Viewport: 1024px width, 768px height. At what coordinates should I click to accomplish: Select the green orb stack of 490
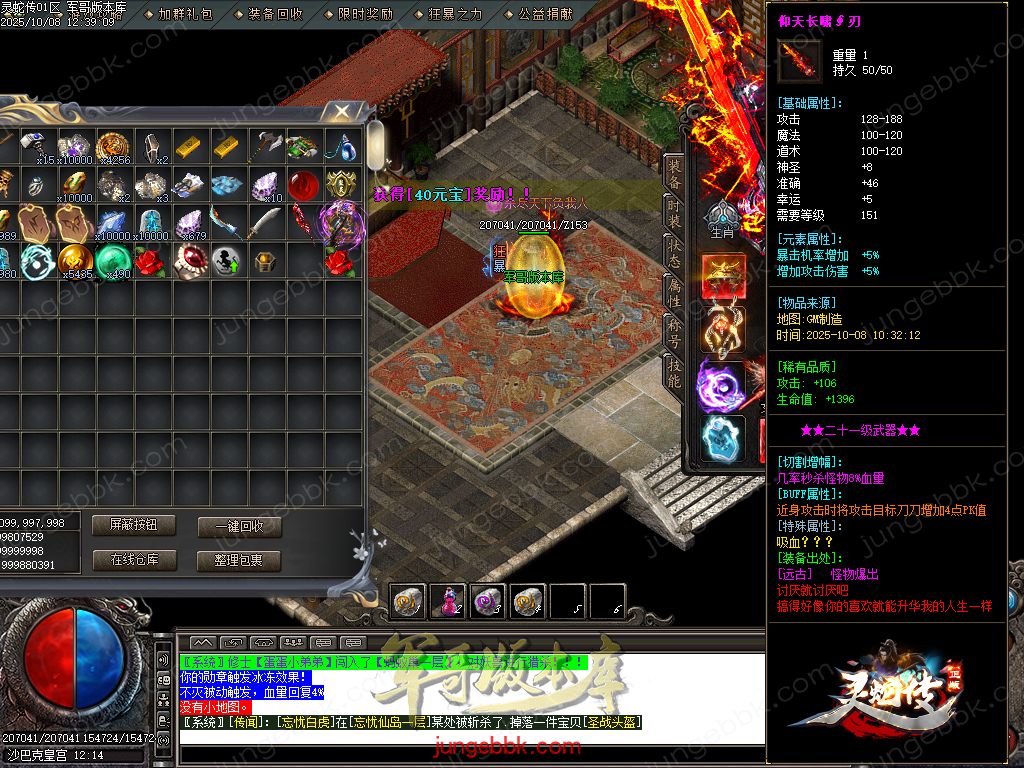point(112,260)
